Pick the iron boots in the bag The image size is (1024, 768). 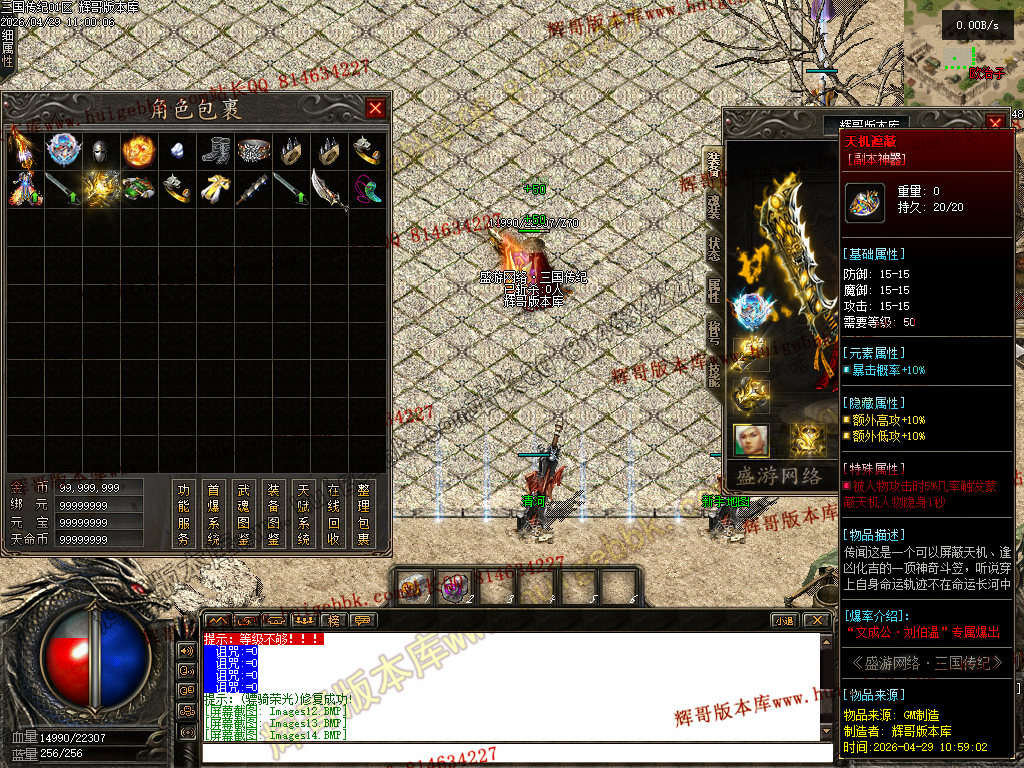(x=215, y=151)
